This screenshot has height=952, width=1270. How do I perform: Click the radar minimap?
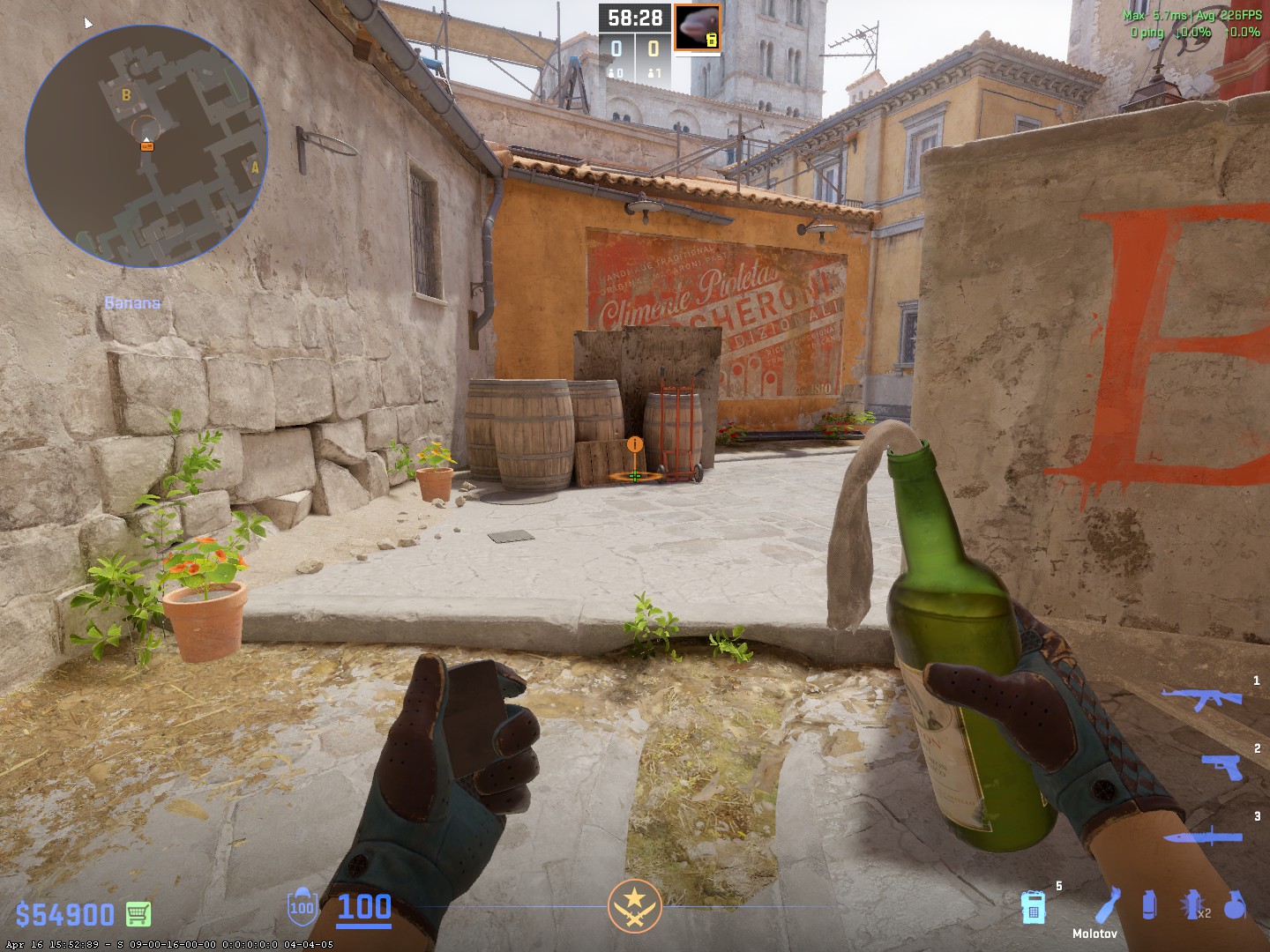click(x=146, y=145)
